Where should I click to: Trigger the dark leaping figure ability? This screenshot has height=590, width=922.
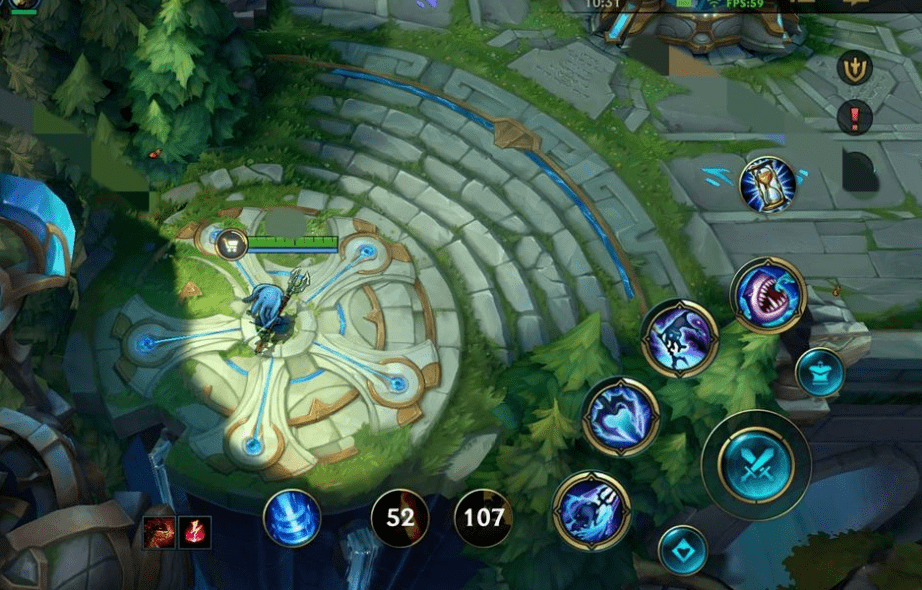679,338
